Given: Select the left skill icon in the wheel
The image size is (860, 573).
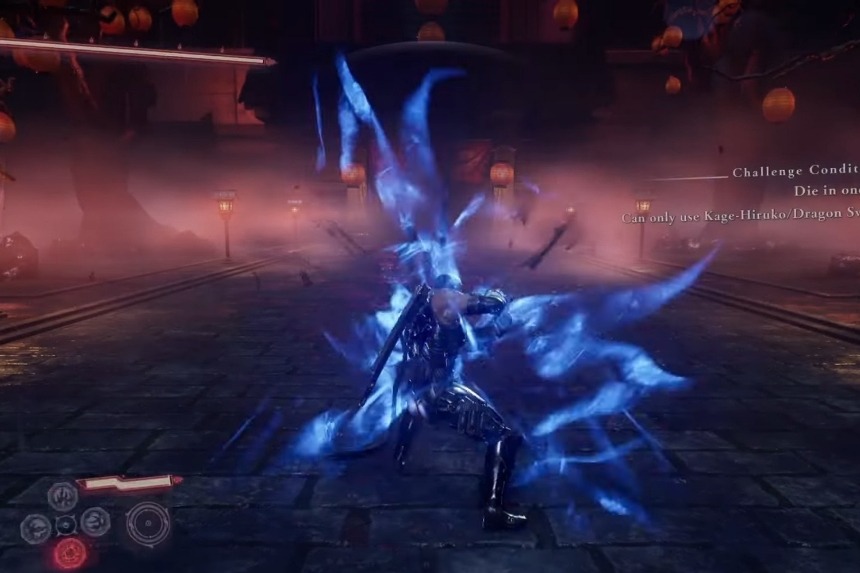Looking at the screenshot, I should point(35,527).
